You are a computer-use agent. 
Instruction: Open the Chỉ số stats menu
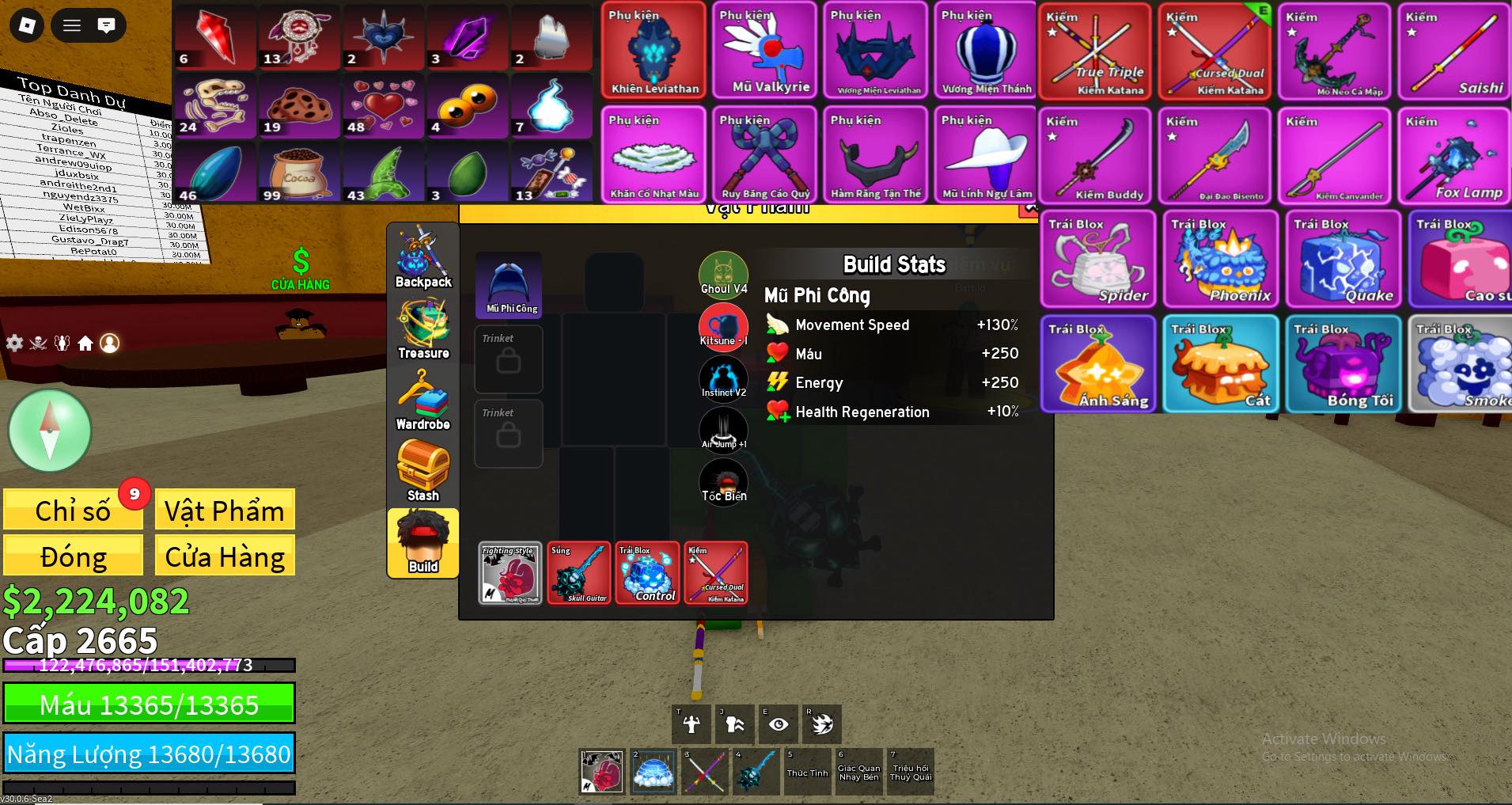tap(73, 511)
